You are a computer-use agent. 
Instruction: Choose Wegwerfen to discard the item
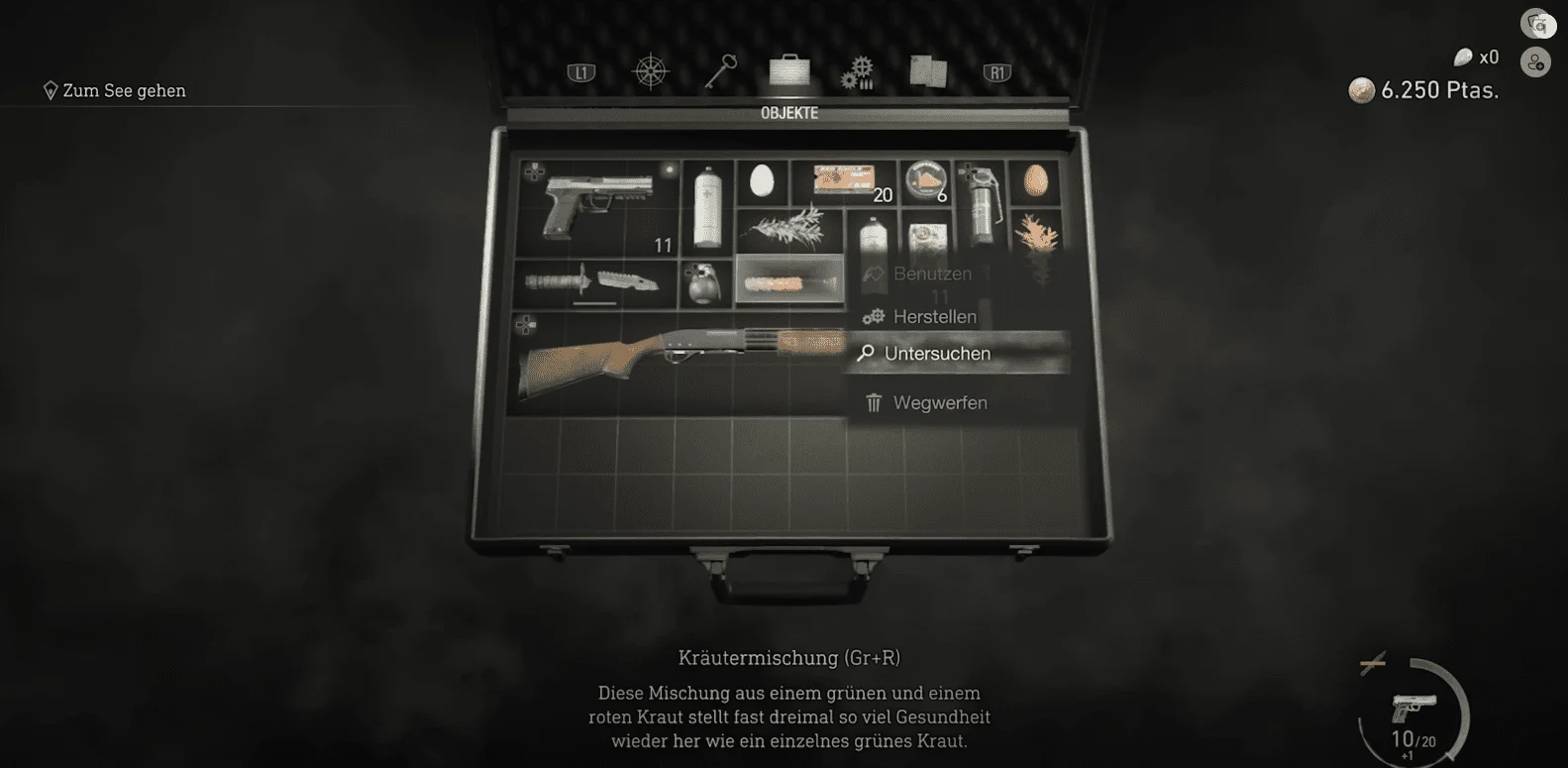939,403
